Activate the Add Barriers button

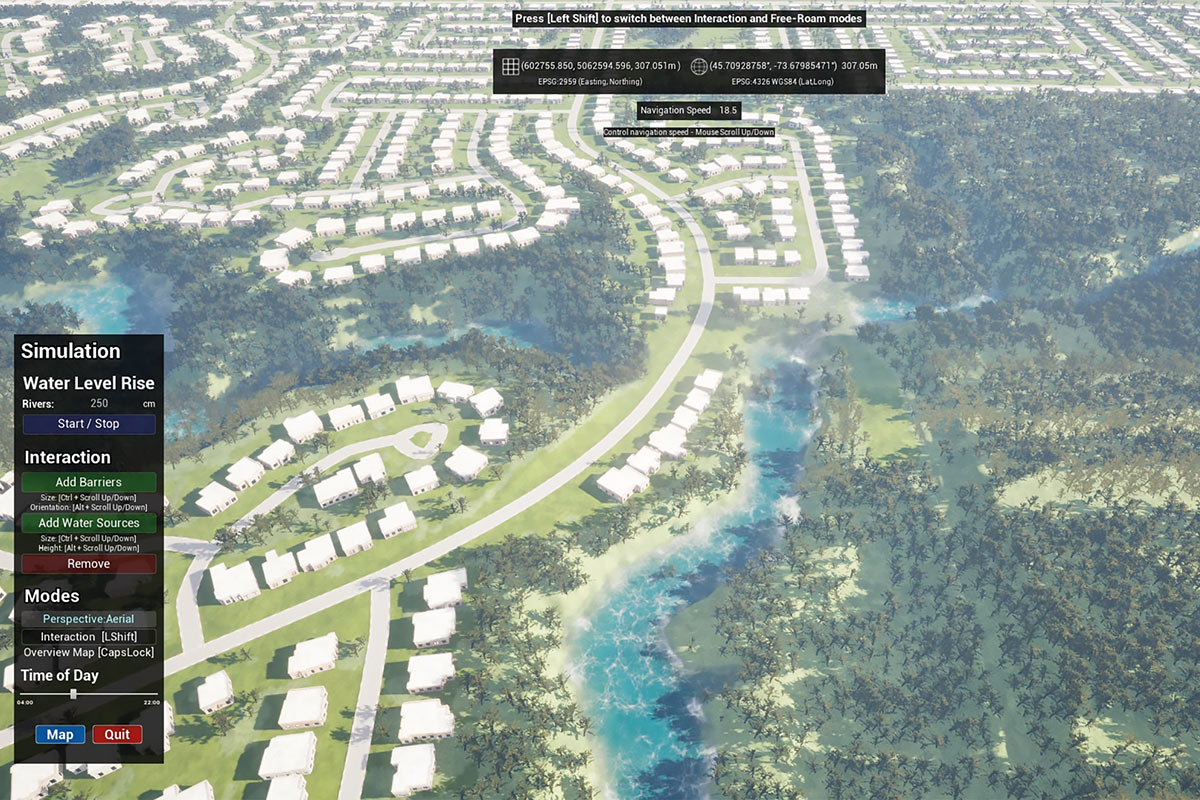point(89,482)
